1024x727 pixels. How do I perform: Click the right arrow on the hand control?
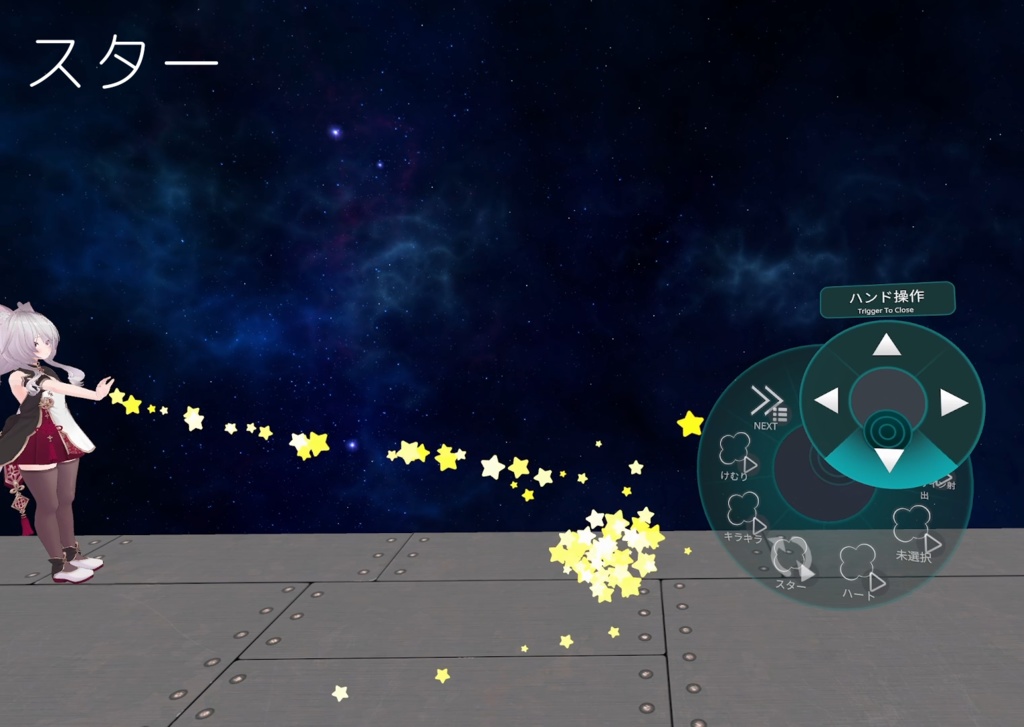(953, 403)
